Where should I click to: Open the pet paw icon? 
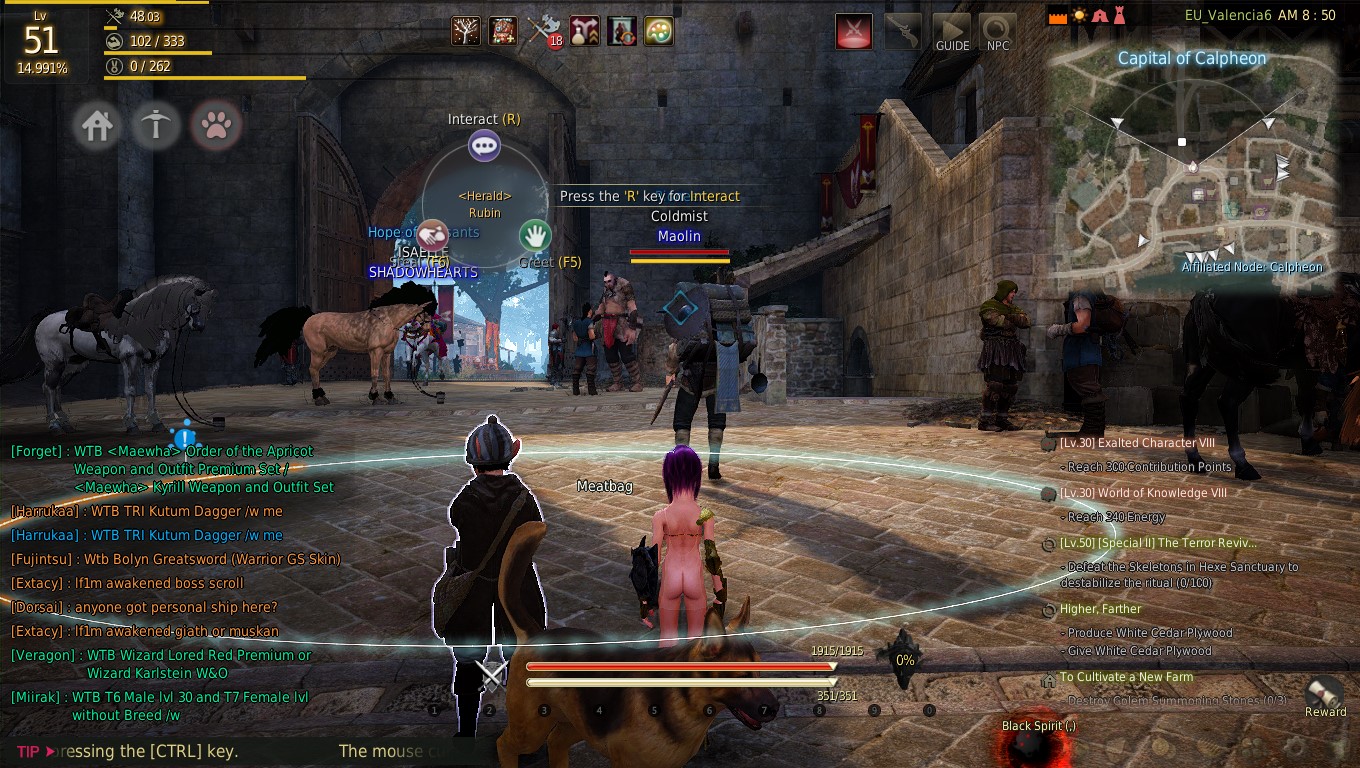point(217,126)
